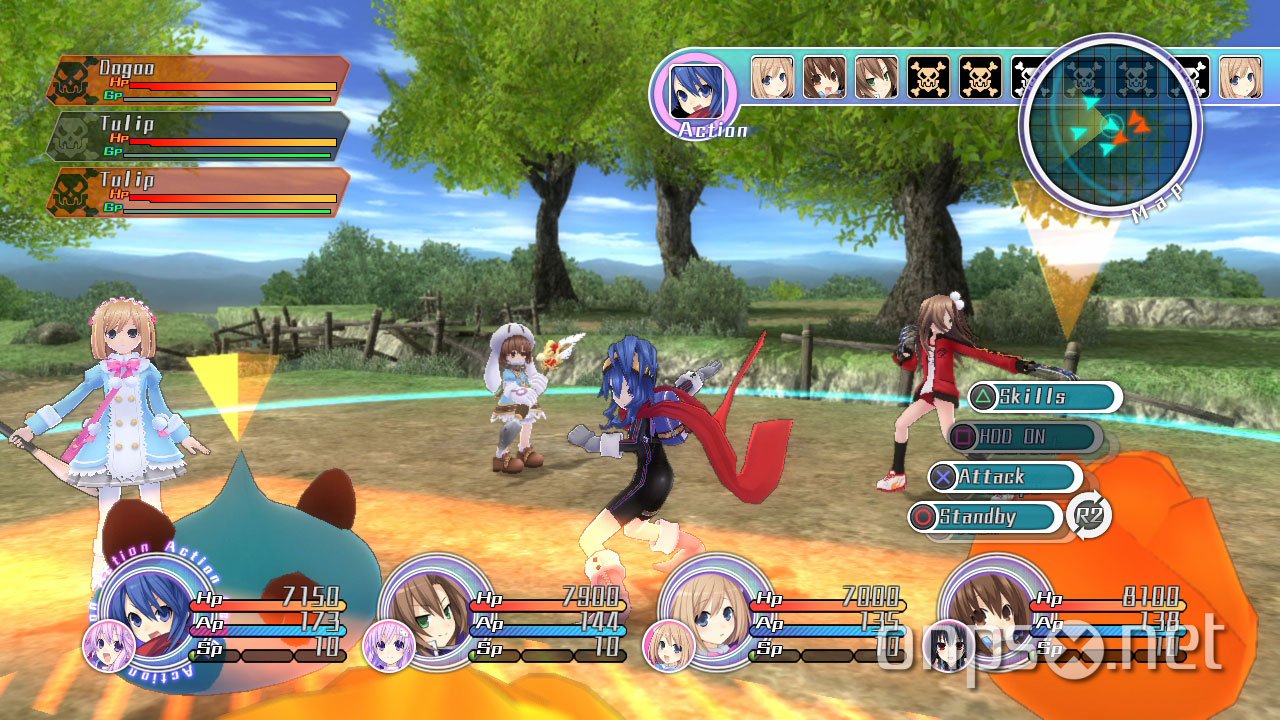Image resolution: width=1280 pixels, height=720 pixels.
Task: Click the skull icon next to the first Tulip
Action: tap(70, 137)
